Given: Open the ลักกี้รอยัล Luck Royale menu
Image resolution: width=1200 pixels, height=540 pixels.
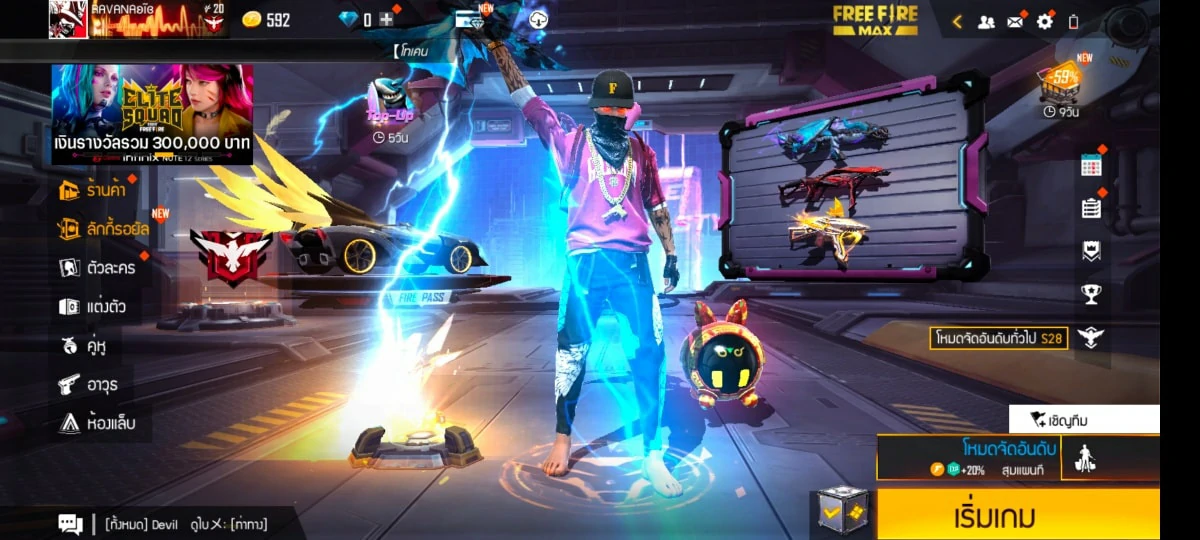Looking at the screenshot, I should click(104, 229).
